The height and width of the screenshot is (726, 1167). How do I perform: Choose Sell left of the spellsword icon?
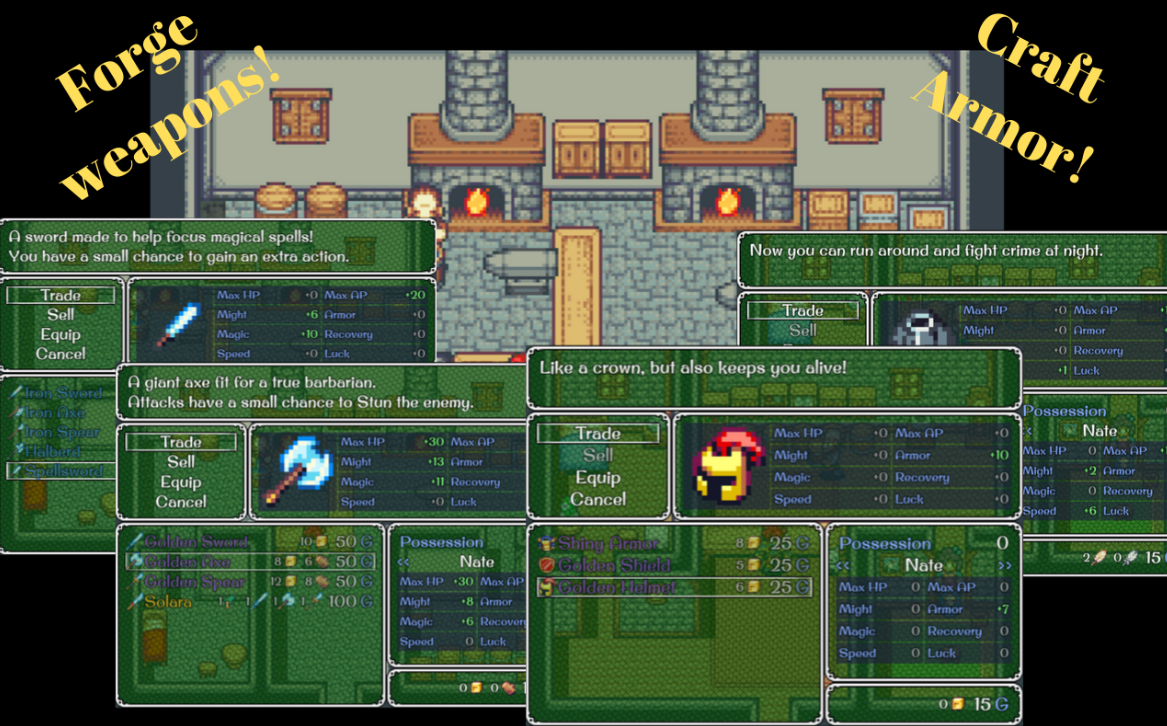[61, 315]
